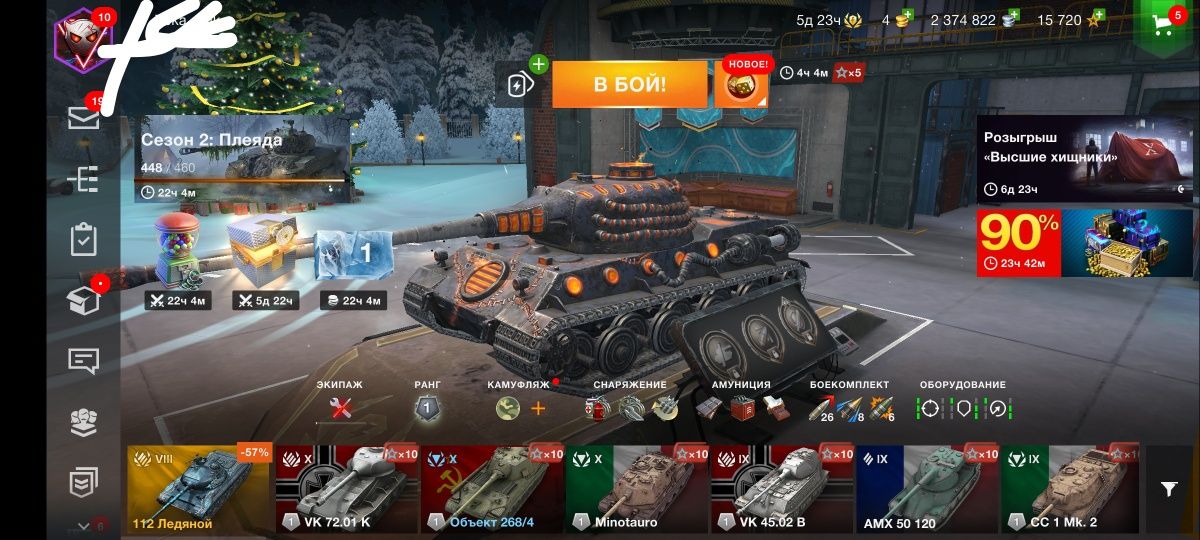Open the ЭКИПАЖ crew wrench icon
The height and width of the screenshot is (540, 1200).
point(341,408)
